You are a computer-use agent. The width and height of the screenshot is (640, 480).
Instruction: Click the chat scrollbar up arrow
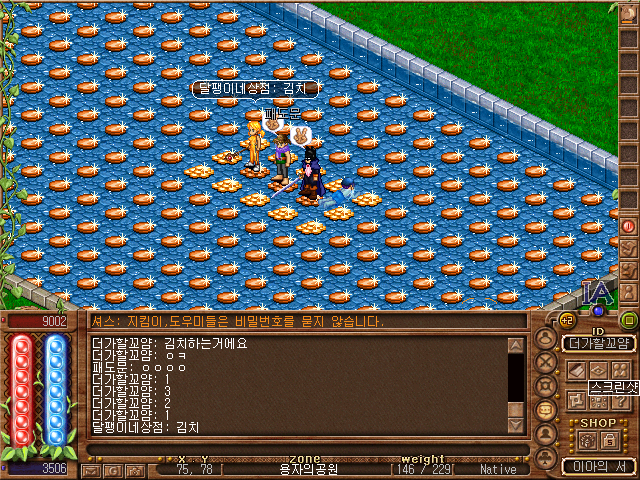pos(516,346)
